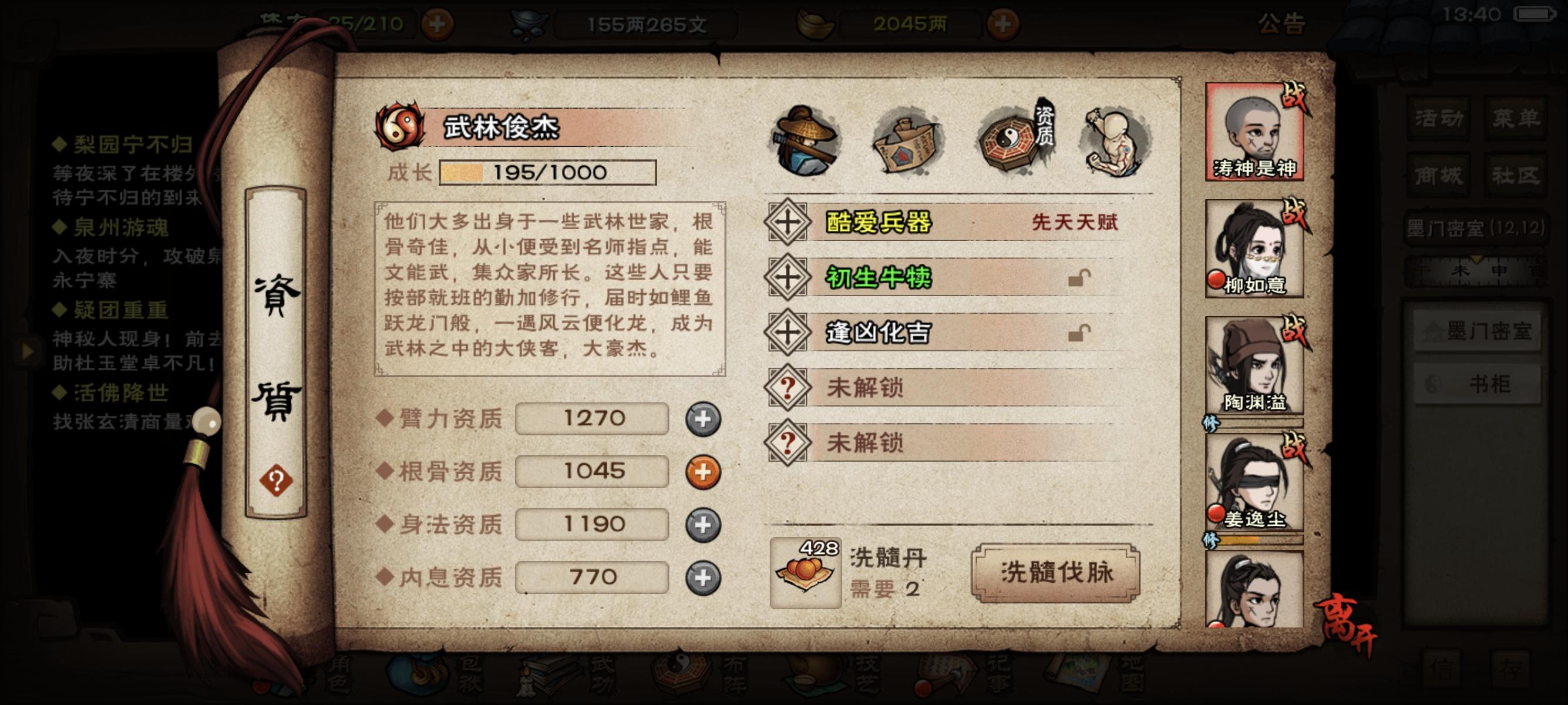The image size is (1568, 705).
Task: Tap the orange plus beside 根骨资质
Action: [705, 472]
